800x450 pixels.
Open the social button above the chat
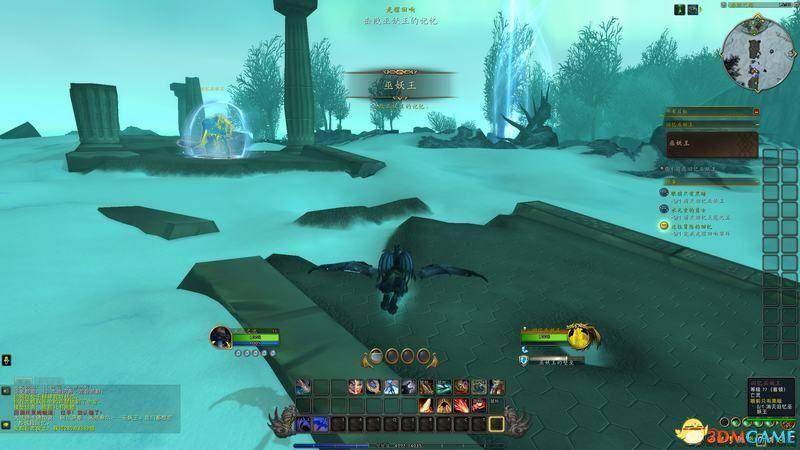coord(6,358)
